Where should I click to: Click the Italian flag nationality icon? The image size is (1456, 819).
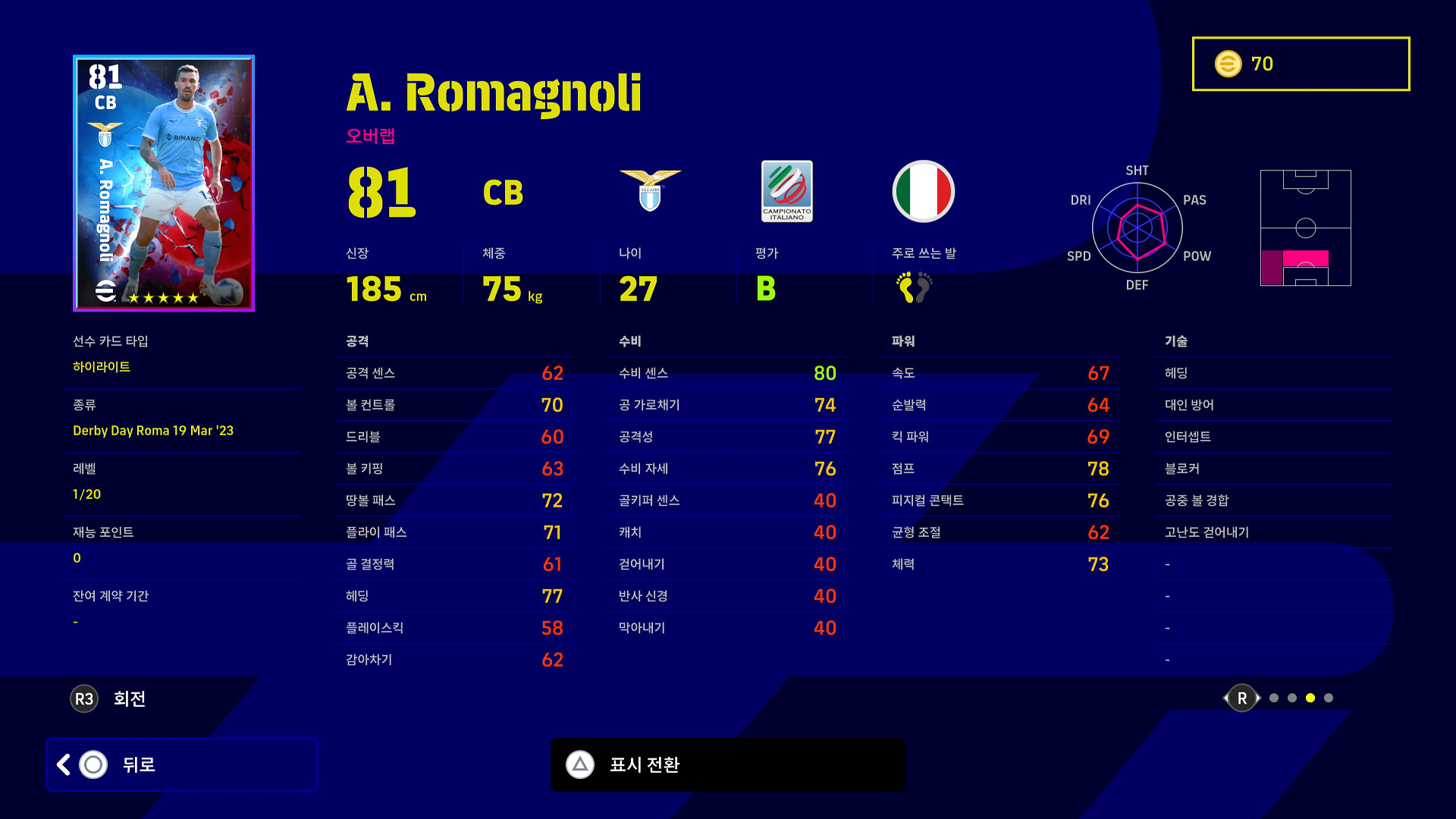923,191
